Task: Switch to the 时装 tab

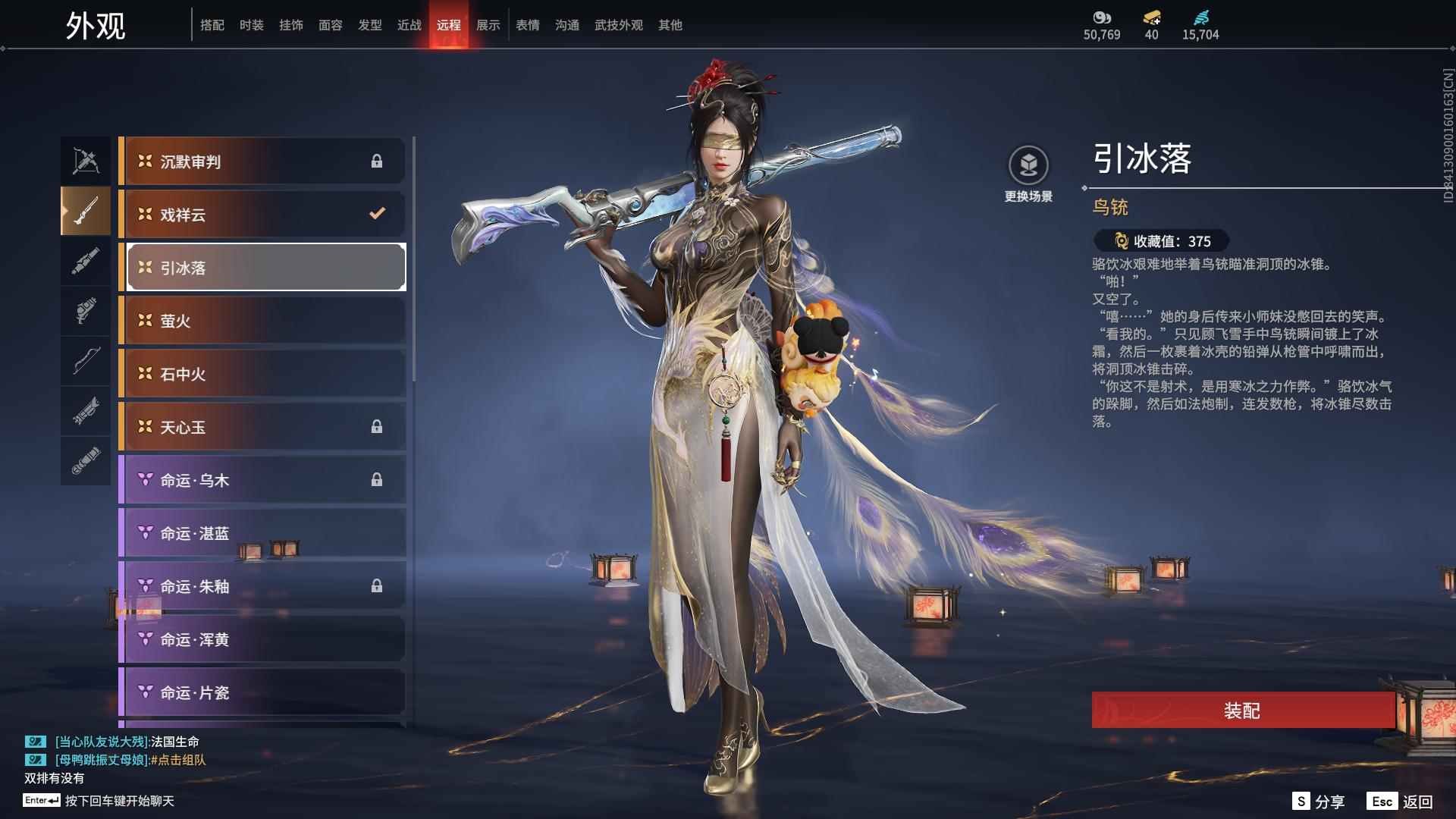Action: coord(253,24)
